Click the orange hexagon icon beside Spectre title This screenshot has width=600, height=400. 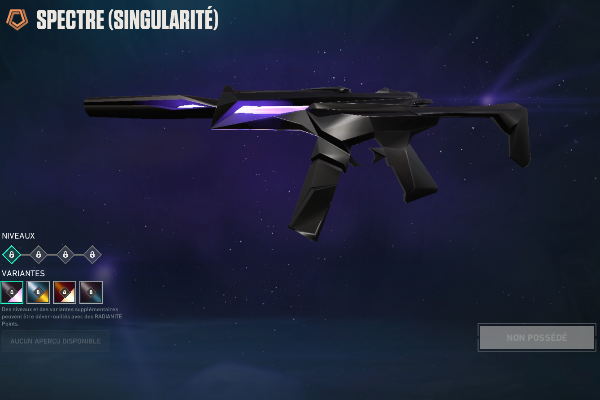(x=17, y=19)
